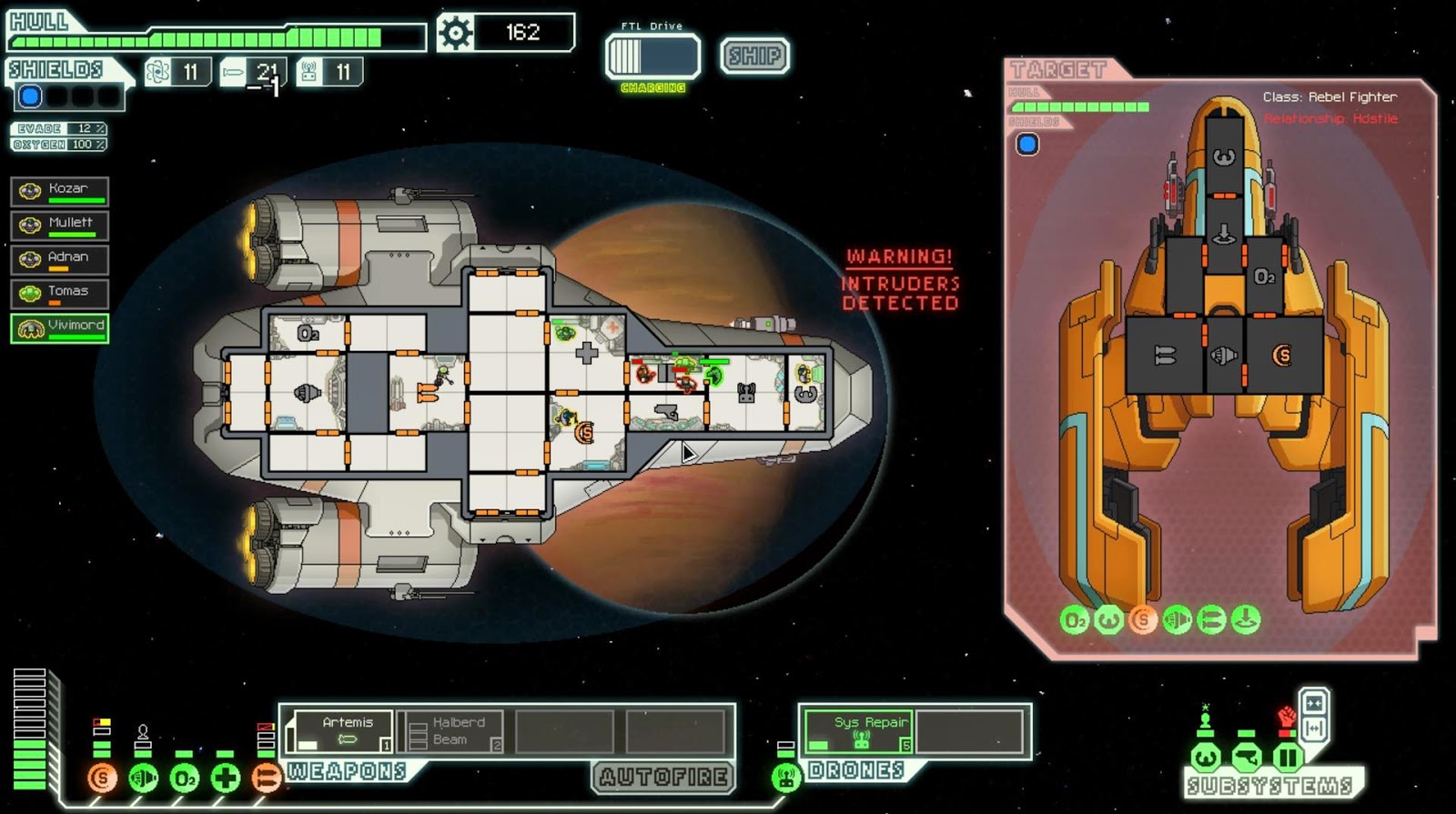Select crew member Tomas
Screen dimensions: 1456x814
60,293
